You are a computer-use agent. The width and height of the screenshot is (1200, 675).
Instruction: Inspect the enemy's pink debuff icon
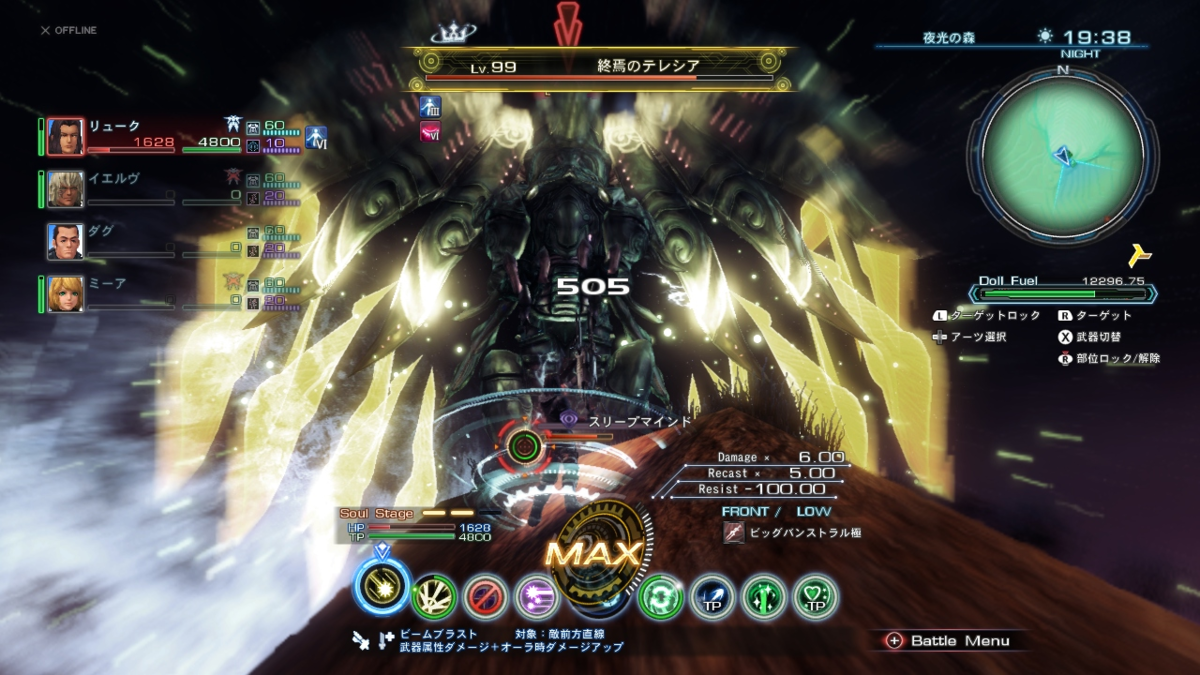431,131
